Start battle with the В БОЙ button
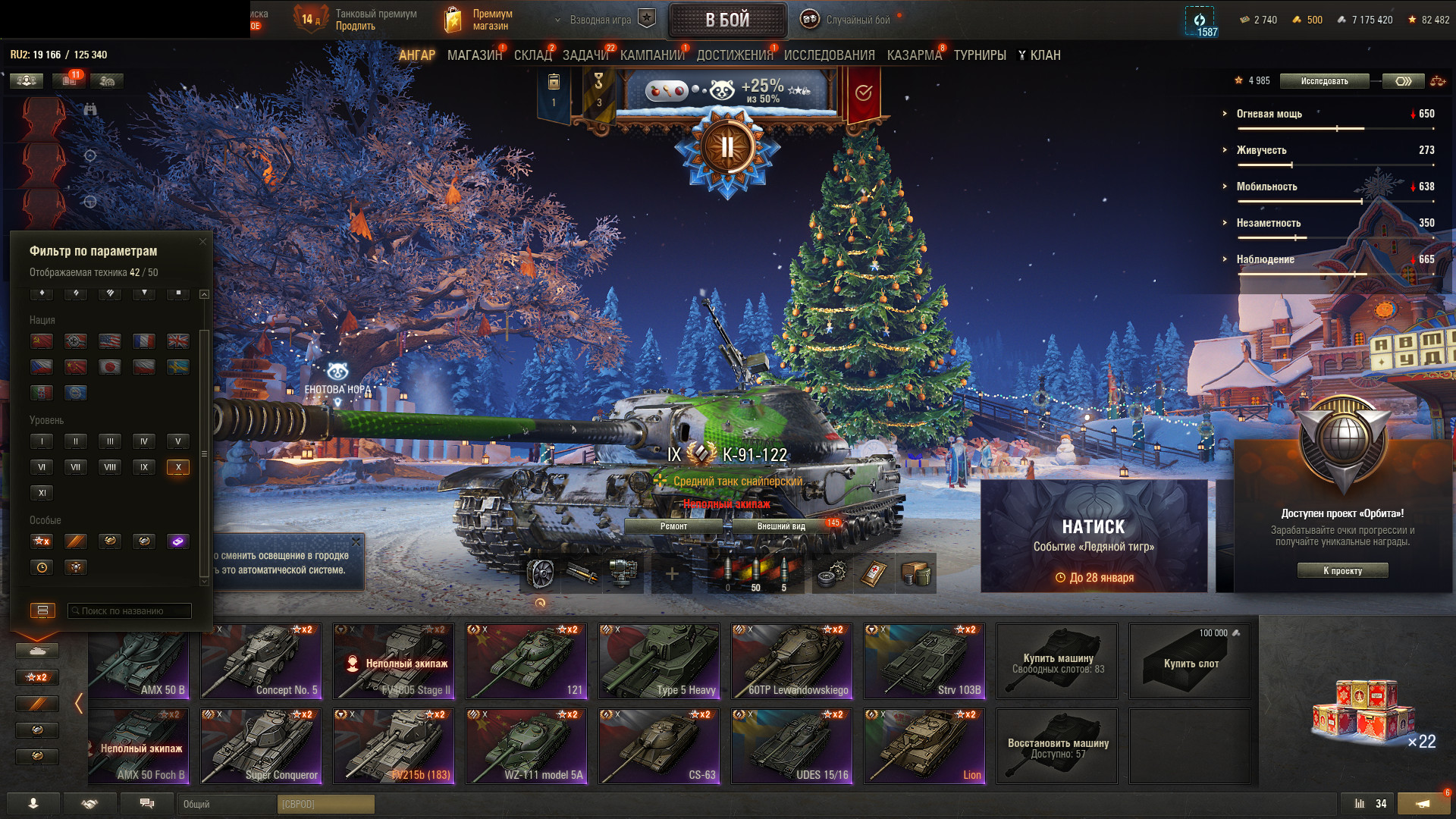Viewport: 1456px width, 819px height. pos(727,20)
